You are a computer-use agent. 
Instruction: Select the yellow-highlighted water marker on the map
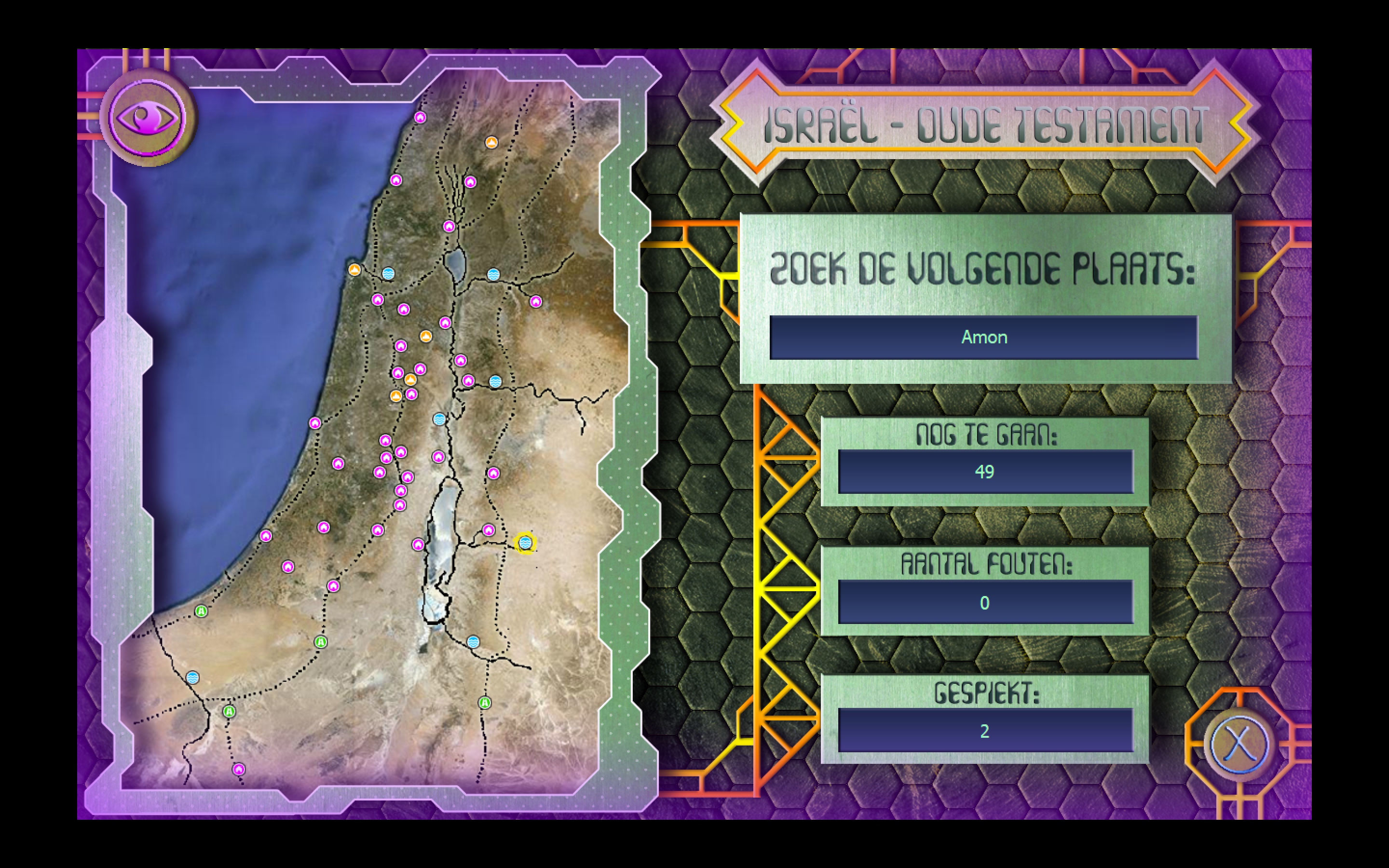(525, 542)
